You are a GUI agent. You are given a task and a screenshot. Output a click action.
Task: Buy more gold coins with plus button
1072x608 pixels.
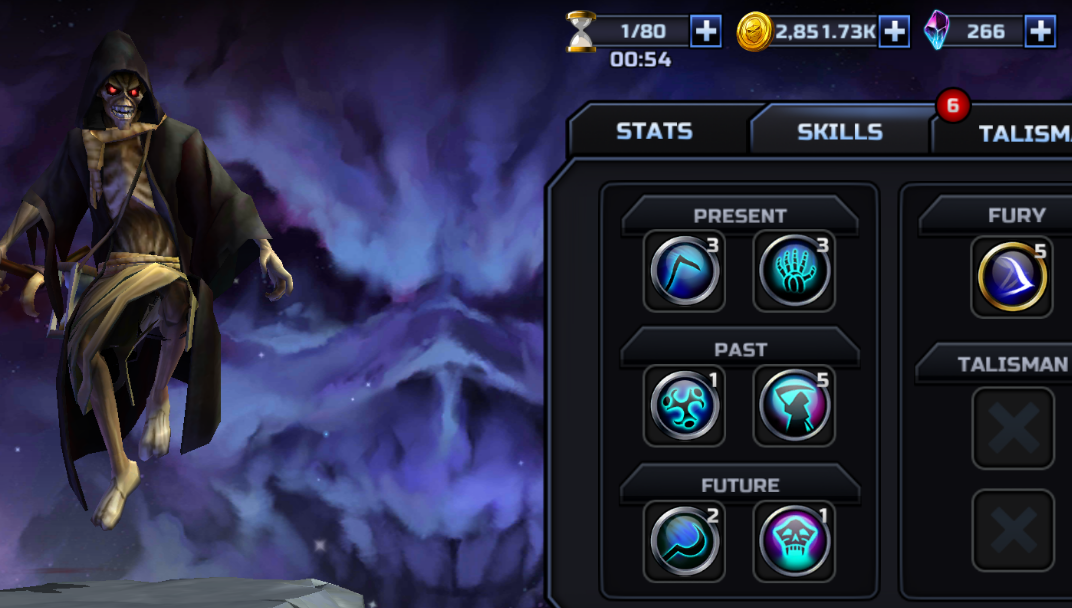coord(894,31)
